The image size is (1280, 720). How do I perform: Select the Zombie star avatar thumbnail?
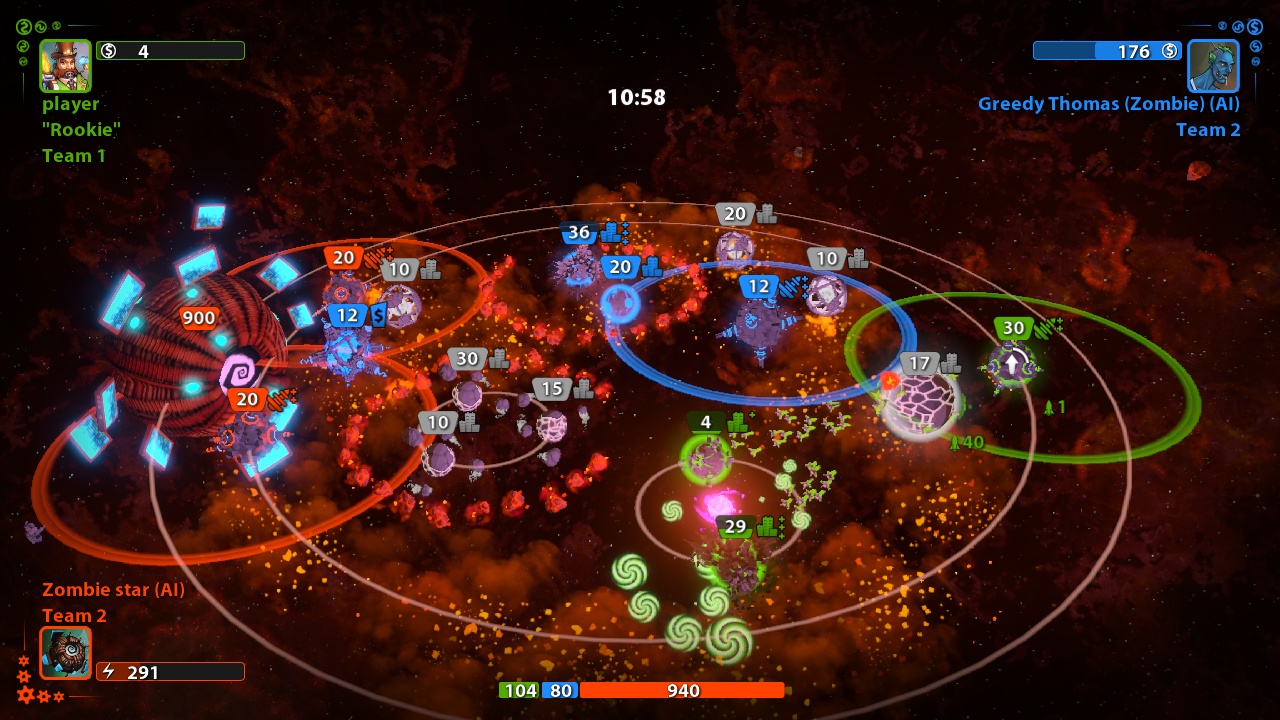pos(64,654)
